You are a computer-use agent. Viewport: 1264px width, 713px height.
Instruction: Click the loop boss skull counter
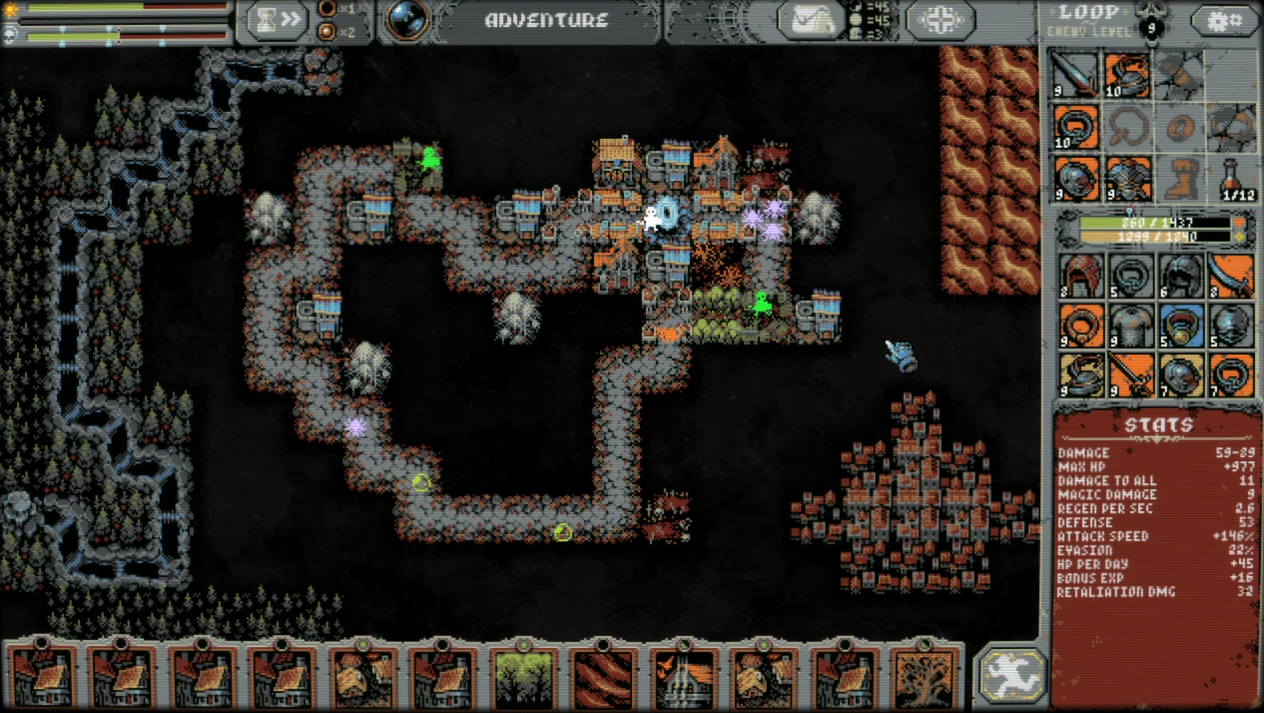1153,25
